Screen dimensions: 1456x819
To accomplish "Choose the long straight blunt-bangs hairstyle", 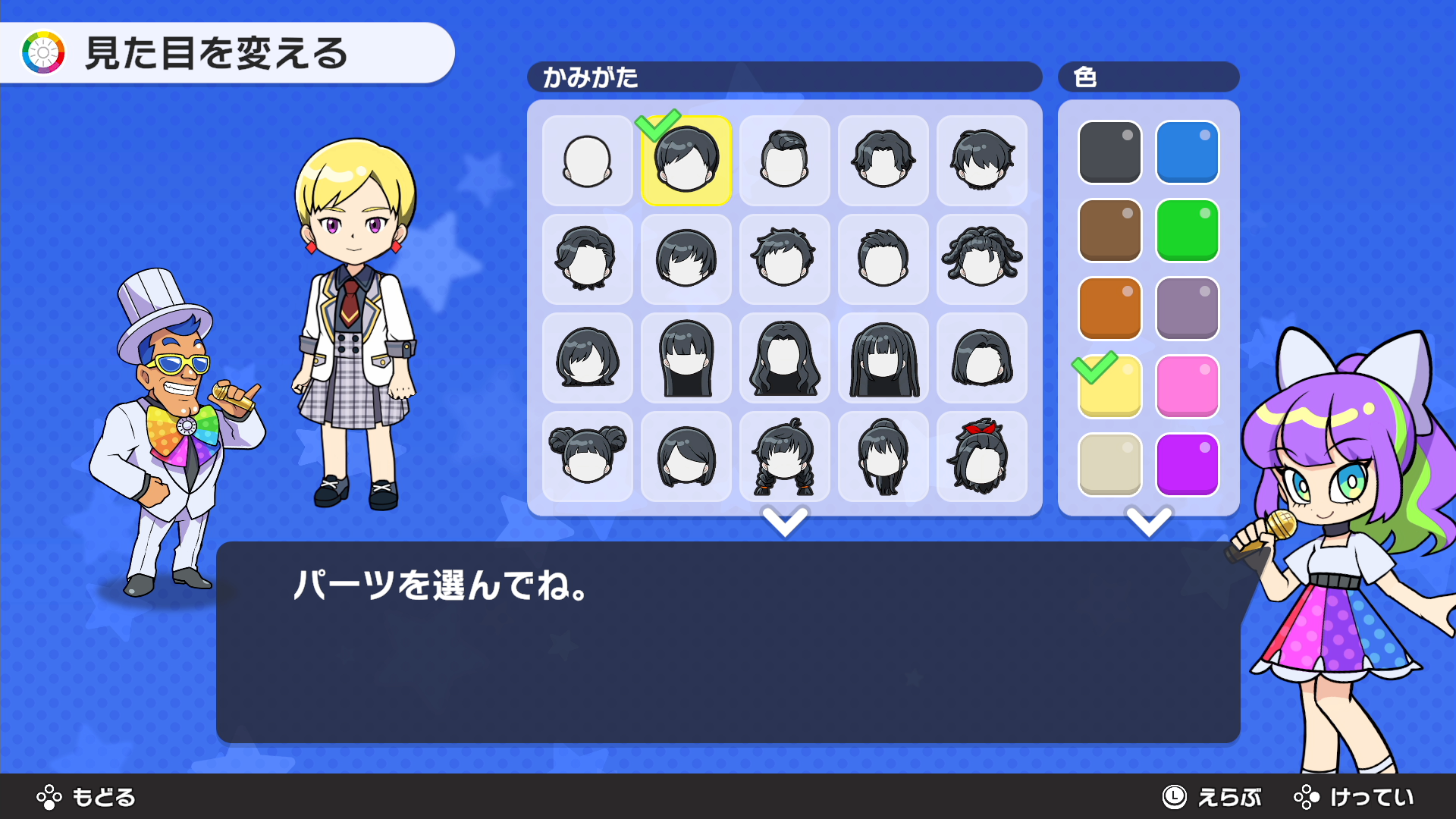I will [883, 358].
